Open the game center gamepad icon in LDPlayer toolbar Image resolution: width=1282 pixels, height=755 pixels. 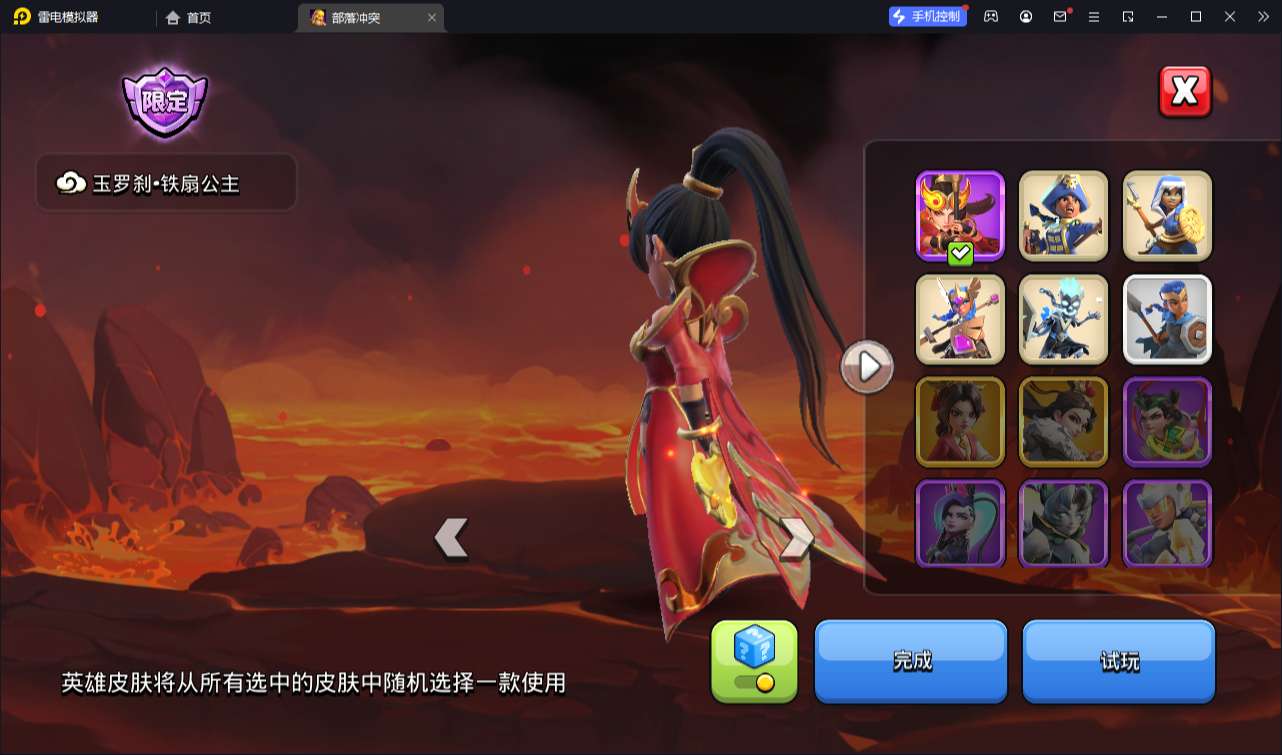[x=990, y=17]
